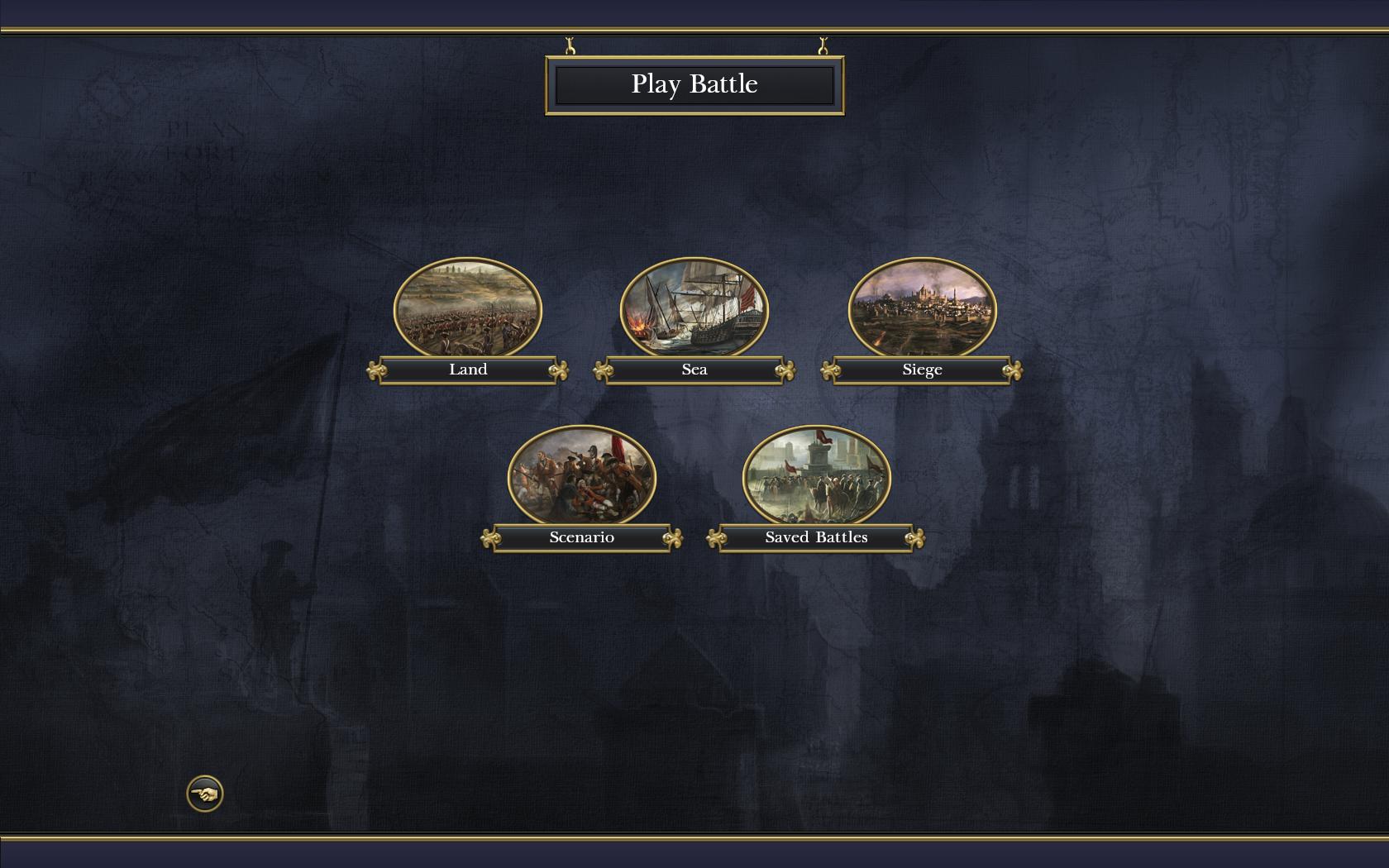1389x868 pixels.
Task: Pick the besieged city painting
Action: click(x=922, y=307)
